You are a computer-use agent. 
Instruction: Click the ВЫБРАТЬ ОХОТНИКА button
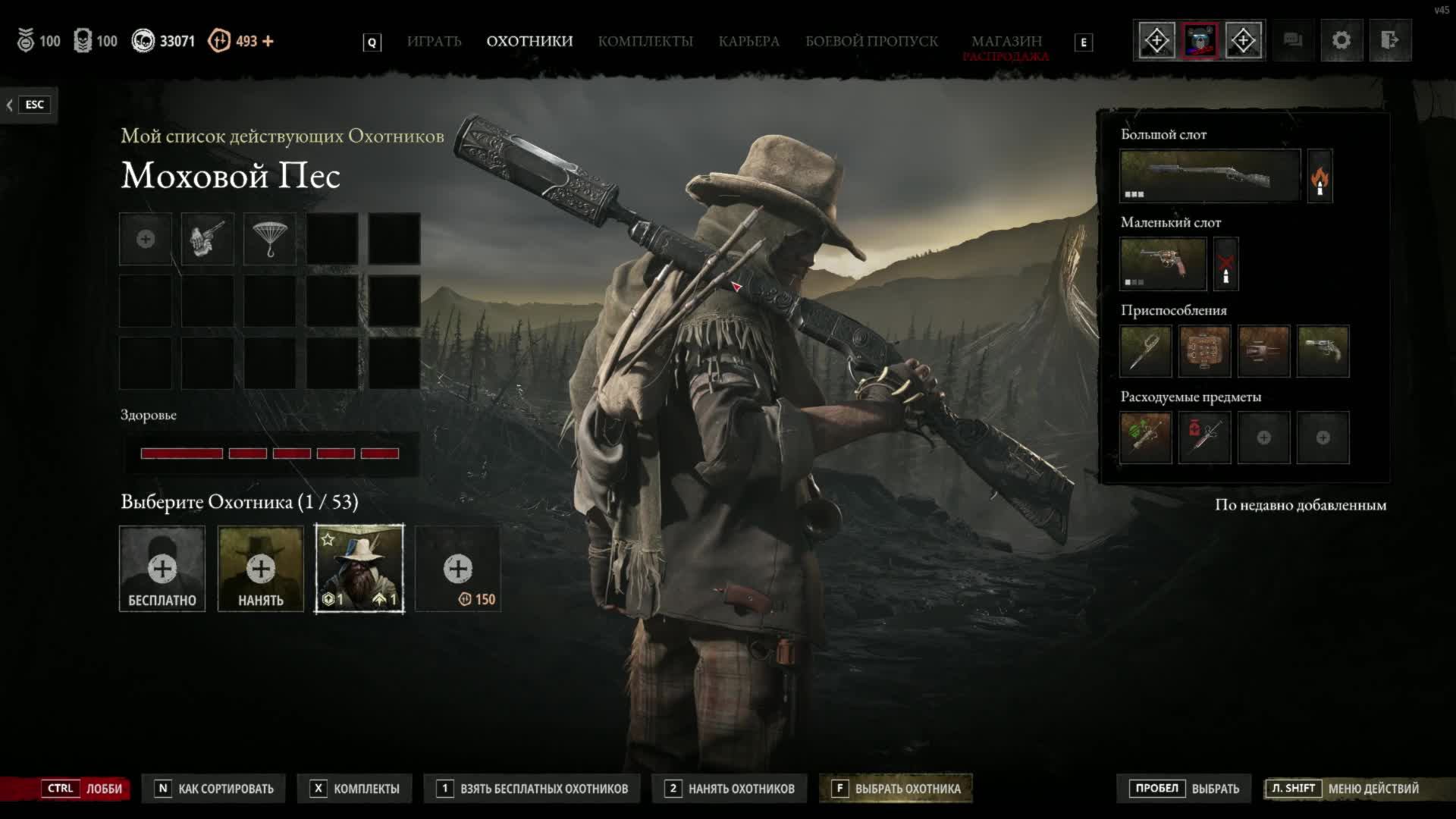coord(896,789)
